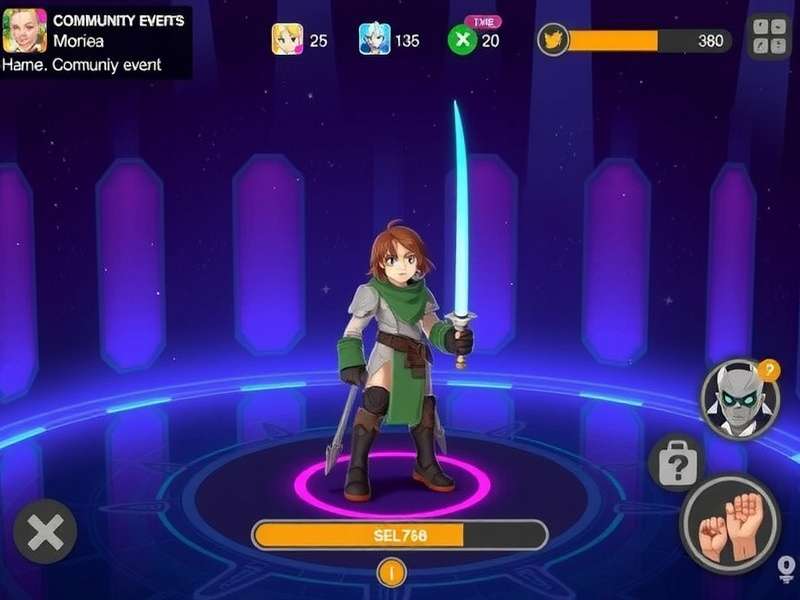Click the map pin icon
The height and width of the screenshot is (600, 800).
point(786,569)
